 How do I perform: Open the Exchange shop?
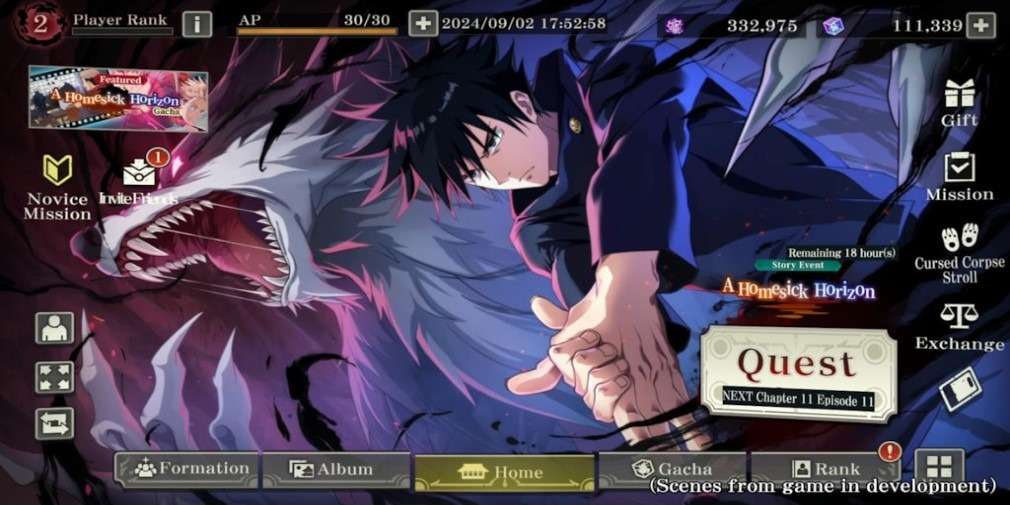coord(959,328)
